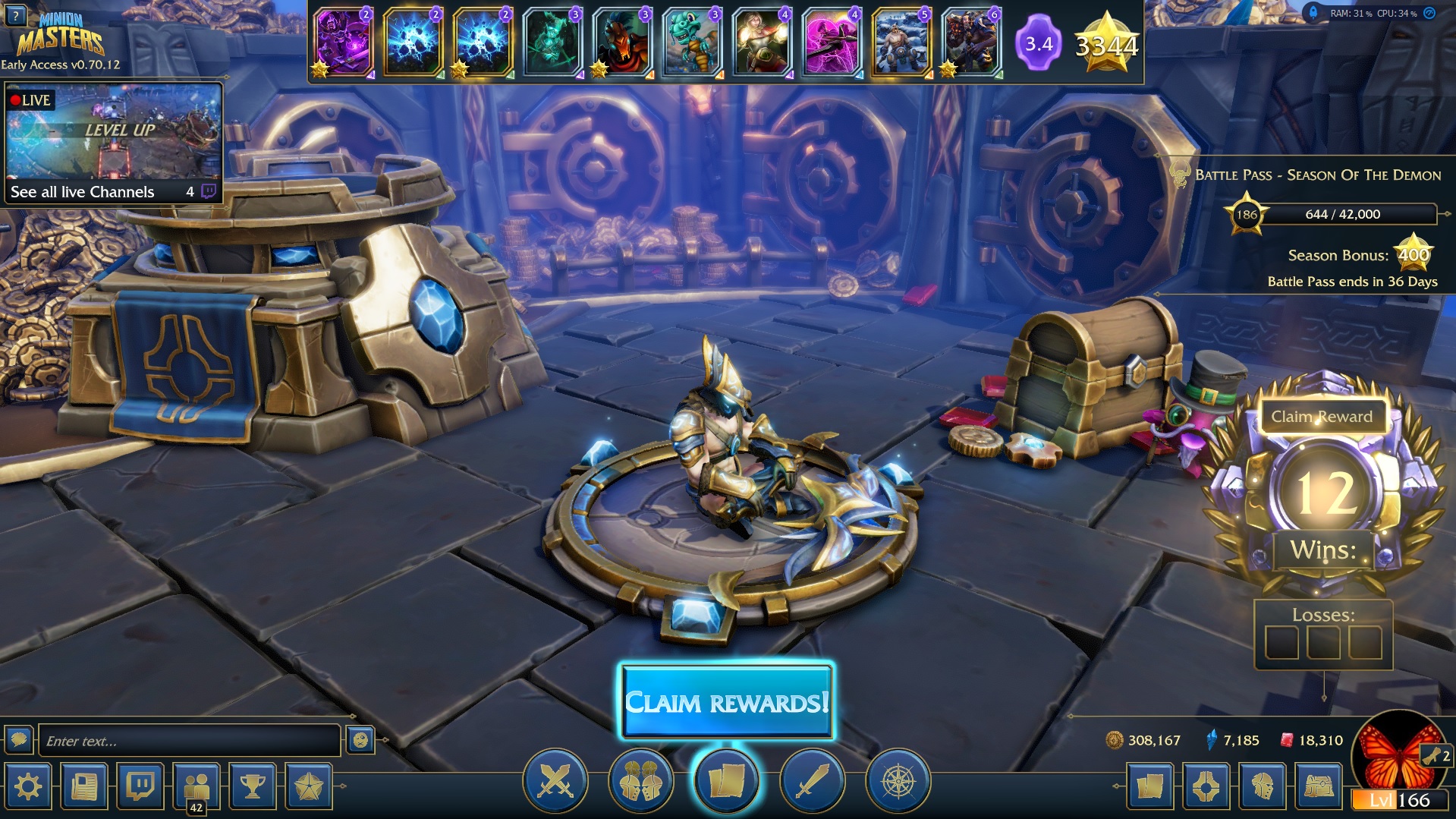The image size is (1456, 819).
Task: Open the single sword mode button
Action: pos(812,781)
